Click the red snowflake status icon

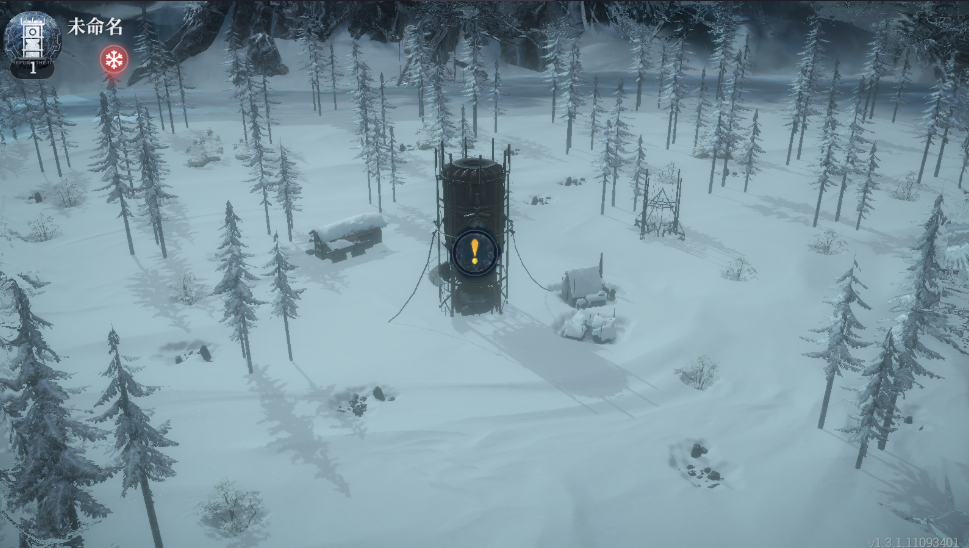pos(114,60)
